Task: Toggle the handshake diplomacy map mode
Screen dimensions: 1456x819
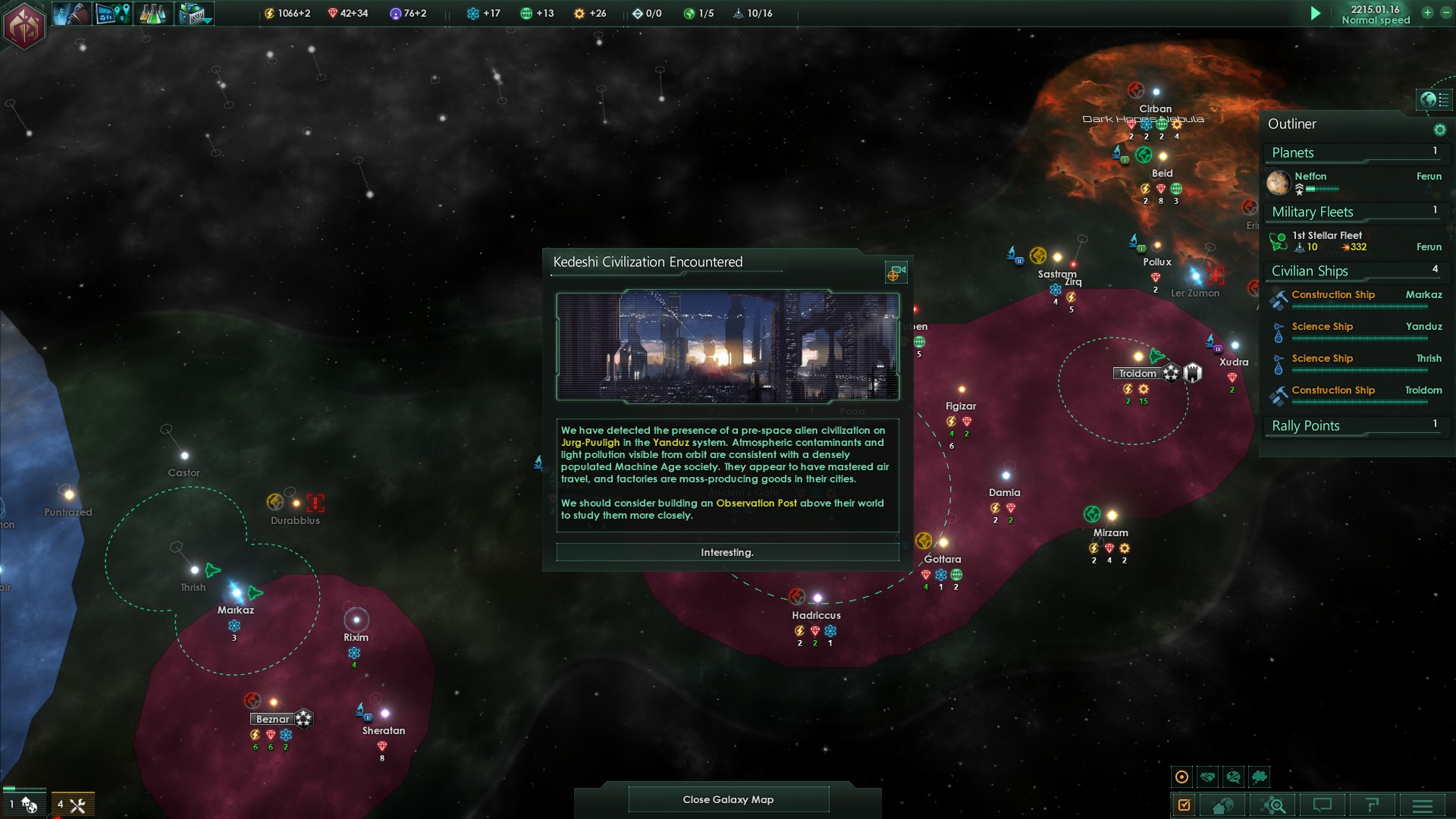Action: coord(1208,777)
